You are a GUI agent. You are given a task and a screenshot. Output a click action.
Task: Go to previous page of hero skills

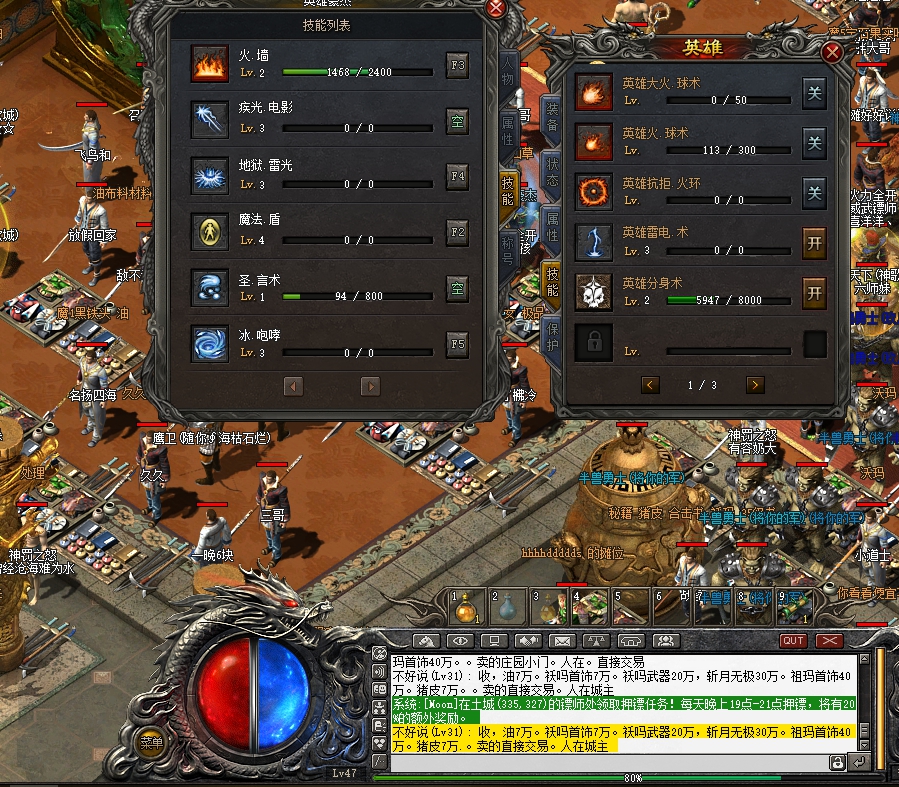[x=650, y=385]
